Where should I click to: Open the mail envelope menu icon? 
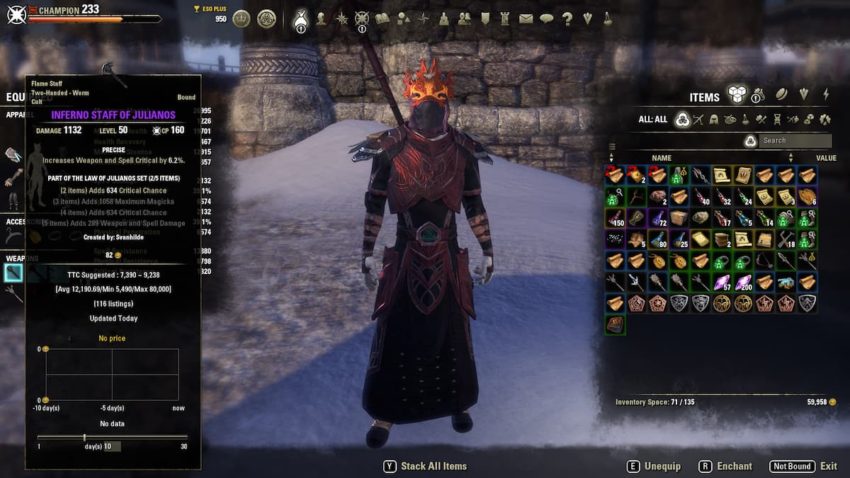[x=526, y=18]
